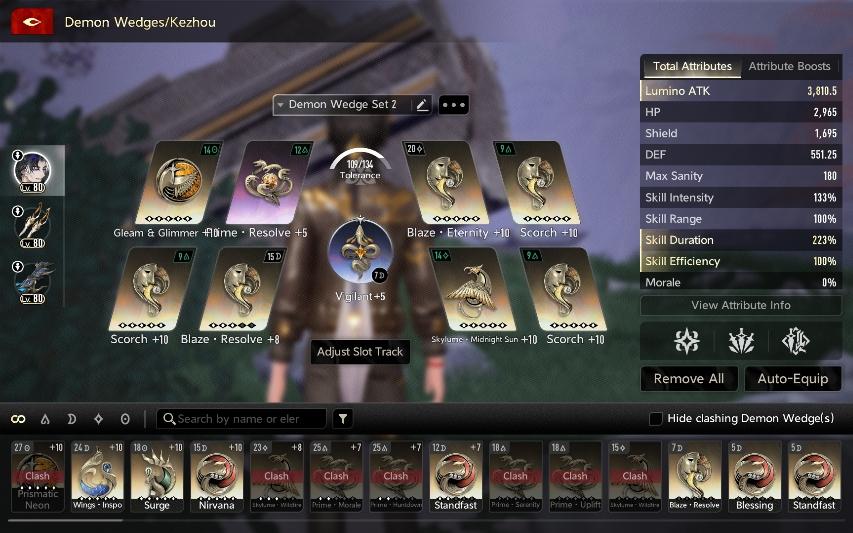Switch to the Attribute Boosts tab
This screenshot has width=853, height=533.
click(x=789, y=66)
